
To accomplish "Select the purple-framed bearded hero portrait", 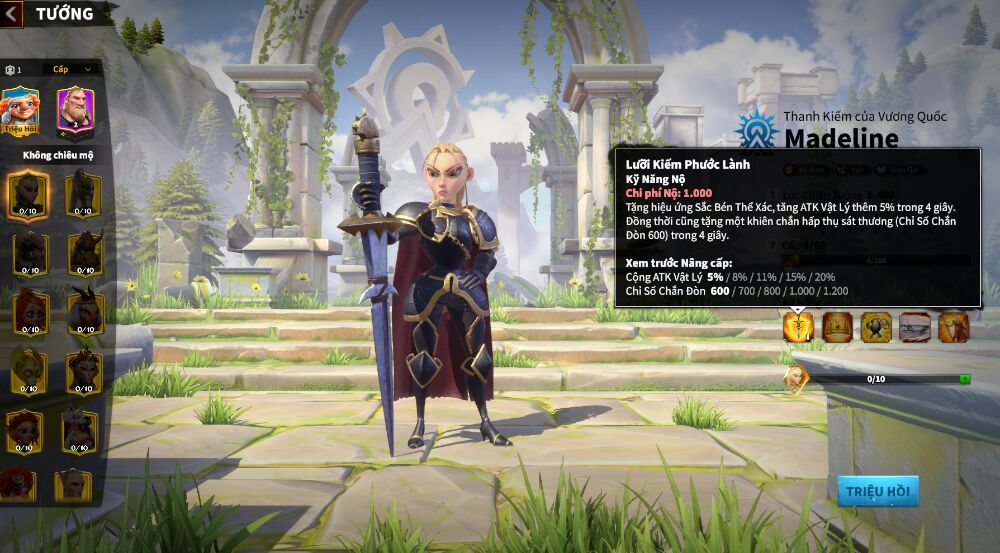I will click(x=75, y=109).
